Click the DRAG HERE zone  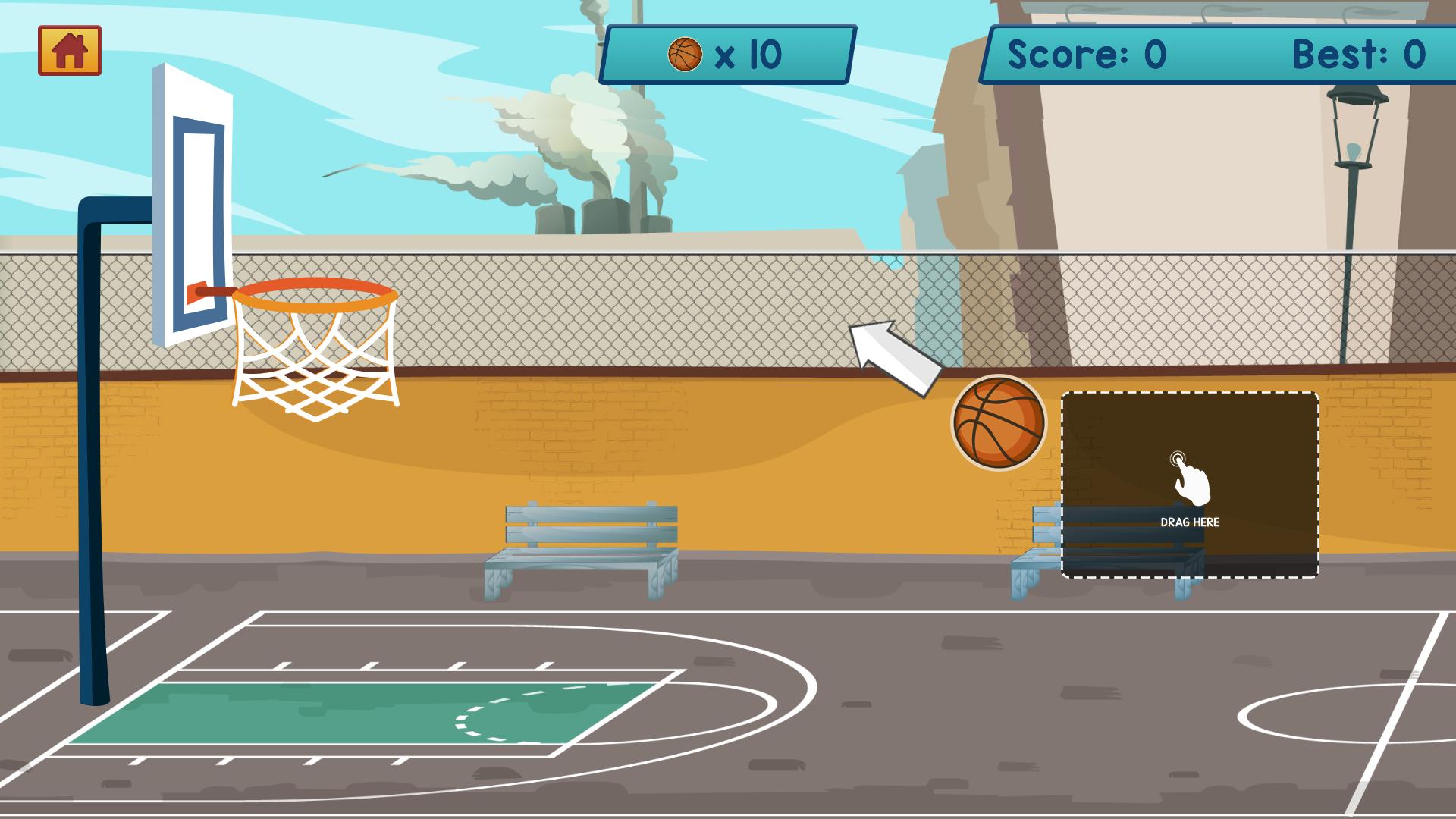coord(1189,485)
